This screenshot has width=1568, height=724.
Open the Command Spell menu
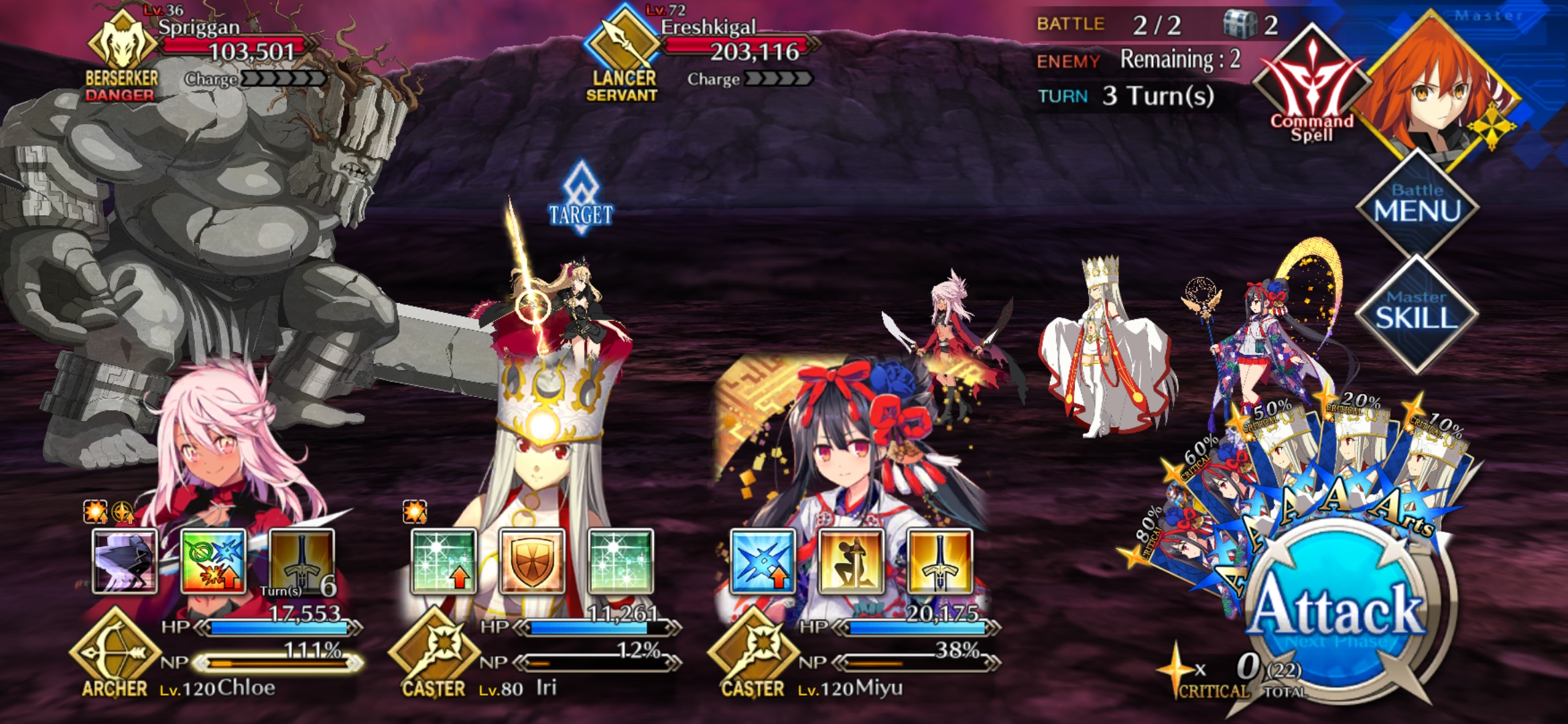pos(1311,87)
